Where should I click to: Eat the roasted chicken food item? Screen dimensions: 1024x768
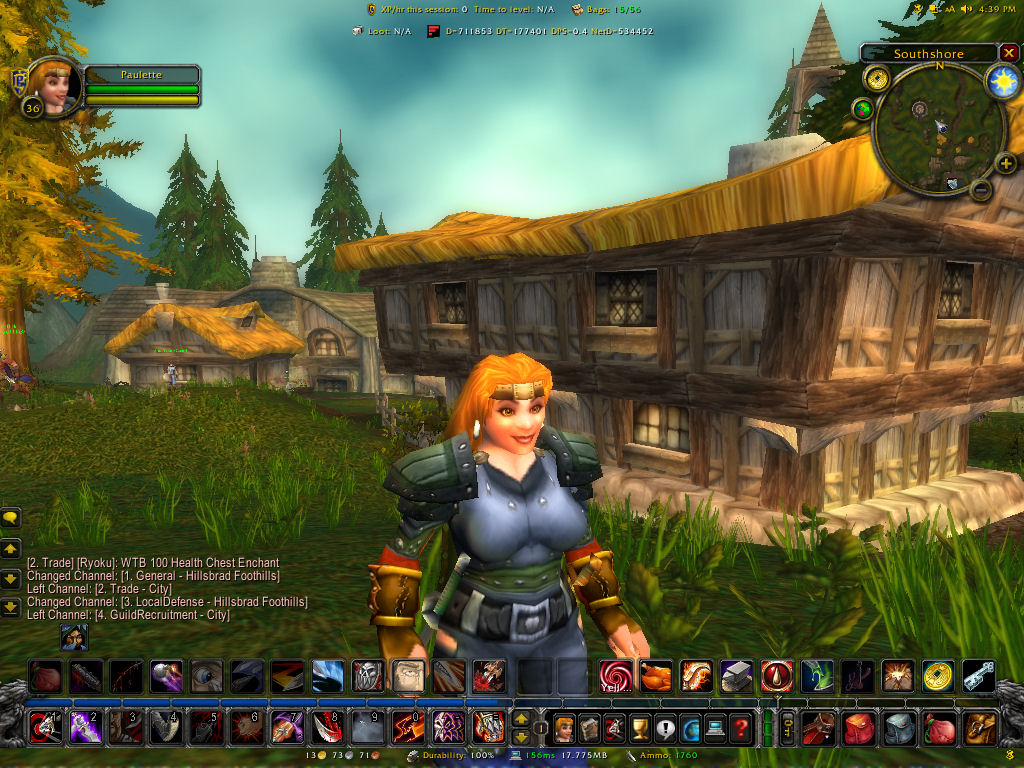(x=656, y=676)
